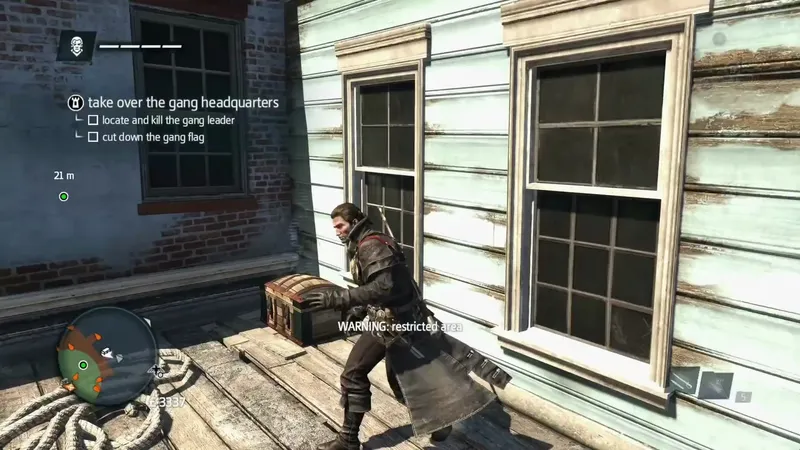This screenshot has width=800, height=450.
Task: Select the sword weapon slot
Action: coord(686,381)
